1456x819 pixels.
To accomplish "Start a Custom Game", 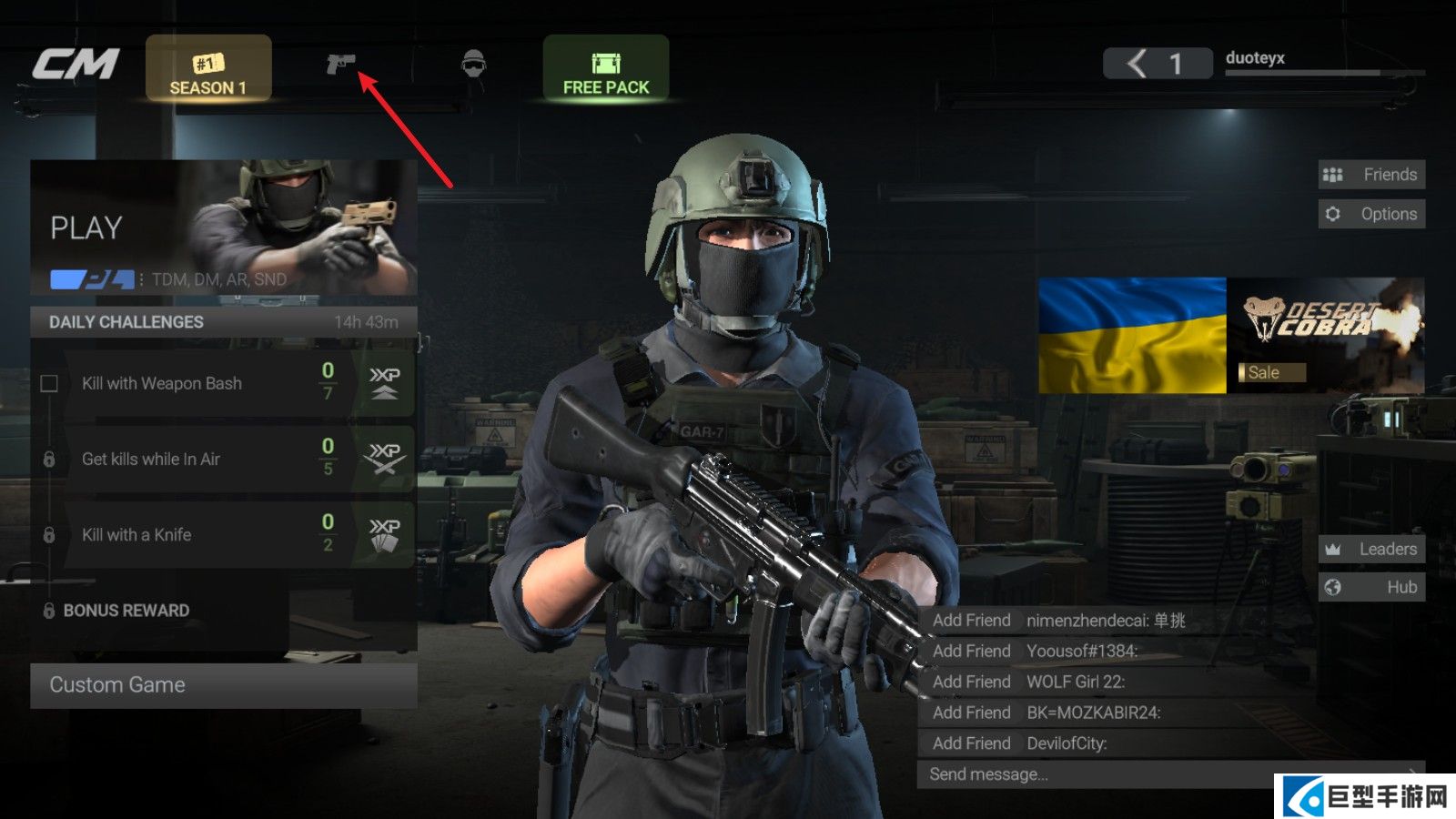I will click(224, 685).
